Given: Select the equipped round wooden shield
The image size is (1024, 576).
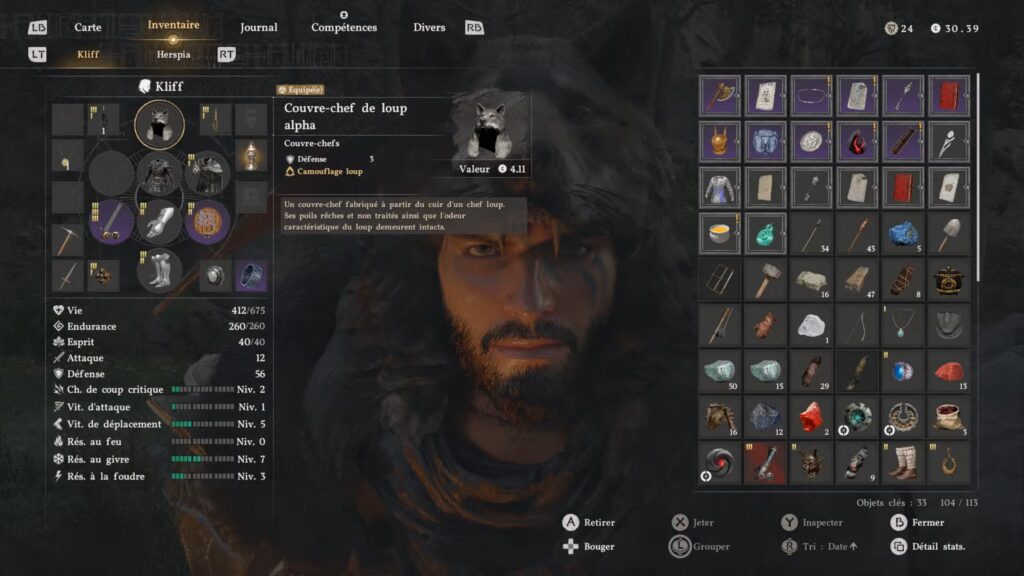Looking at the screenshot, I should point(207,221).
